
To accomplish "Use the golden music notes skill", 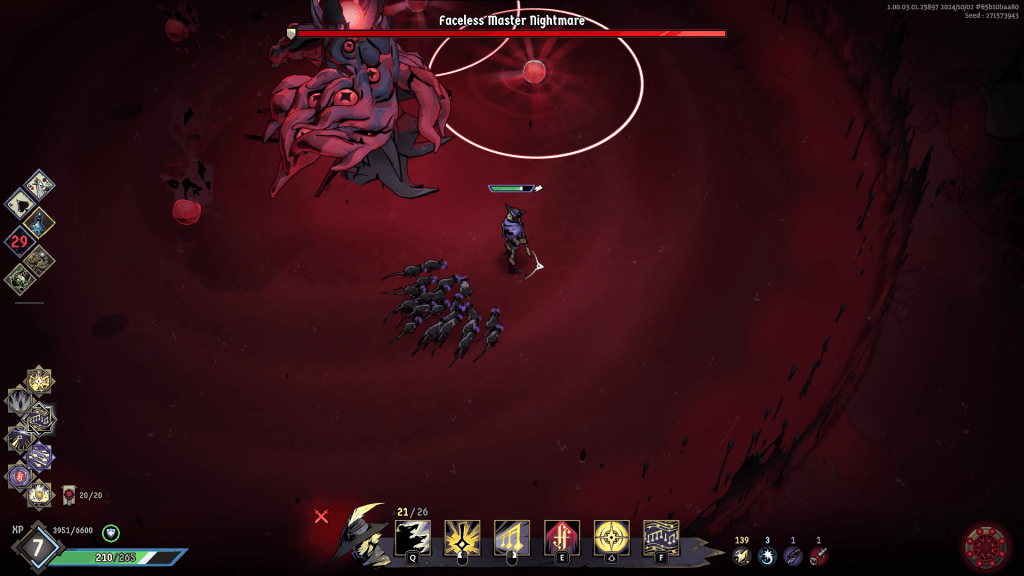I will coord(512,538).
